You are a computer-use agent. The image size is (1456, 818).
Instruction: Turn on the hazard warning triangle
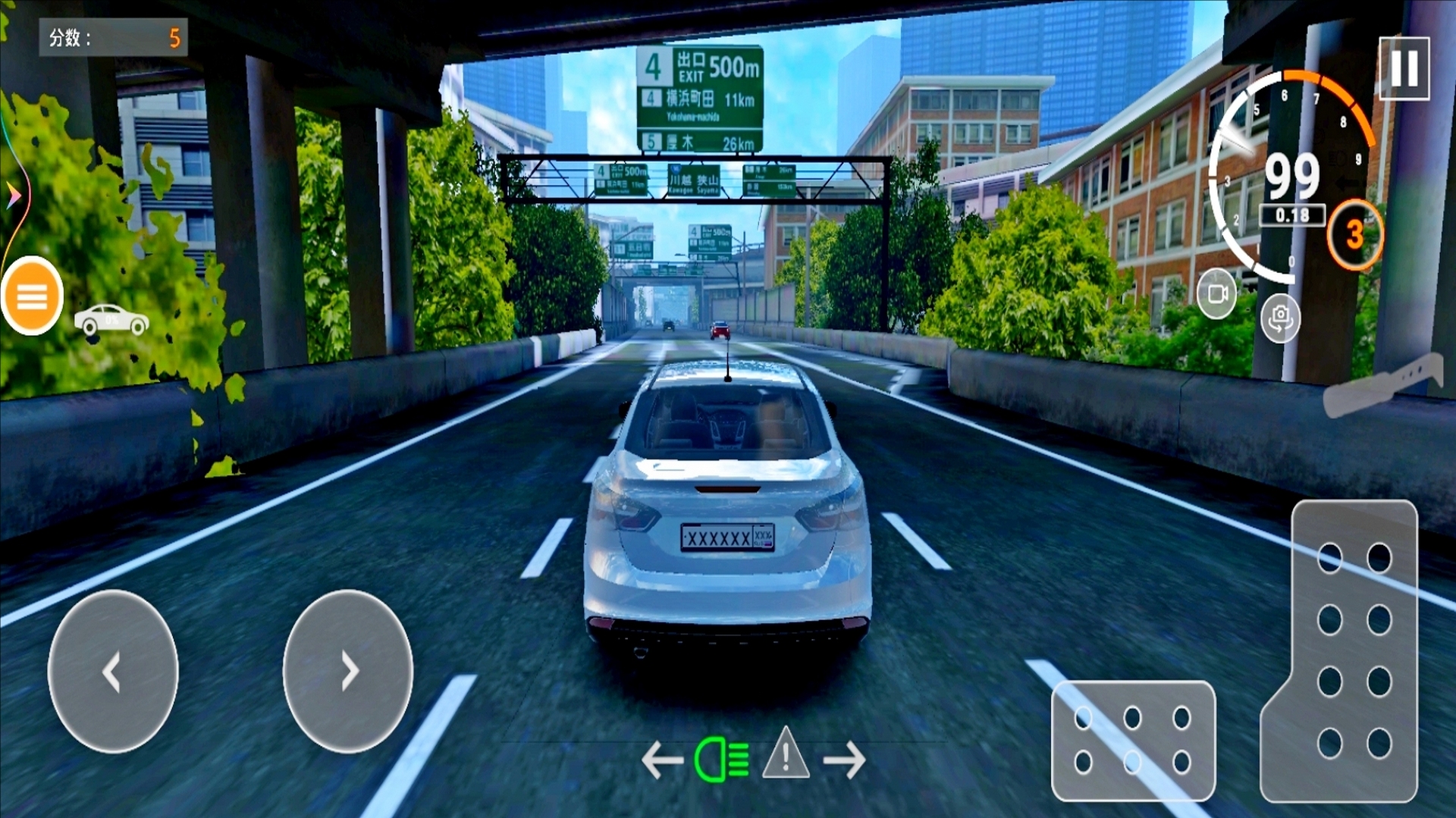[x=786, y=755]
